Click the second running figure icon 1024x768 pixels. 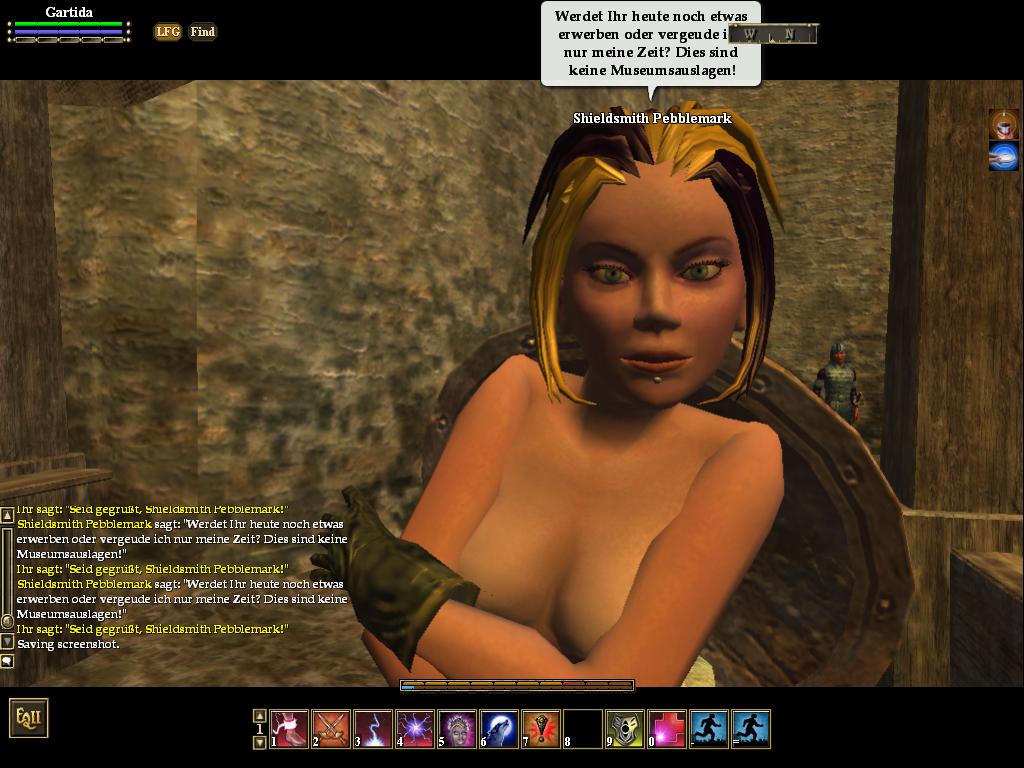(751, 729)
